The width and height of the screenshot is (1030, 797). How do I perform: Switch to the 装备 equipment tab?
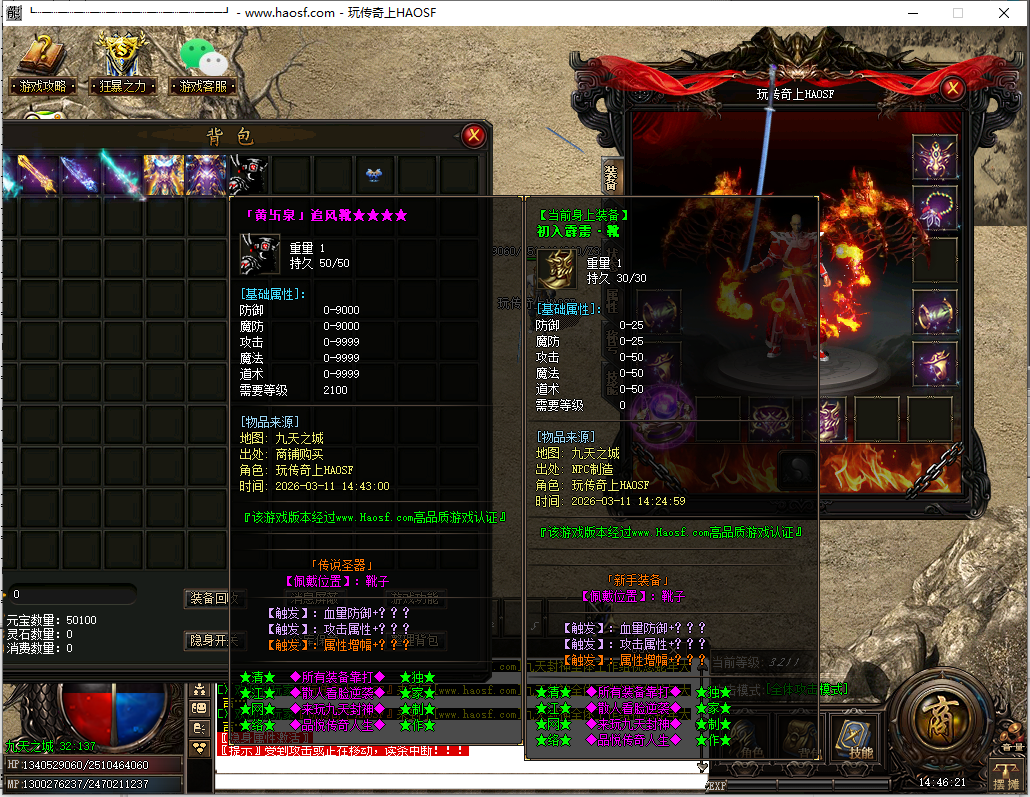click(x=611, y=177)
